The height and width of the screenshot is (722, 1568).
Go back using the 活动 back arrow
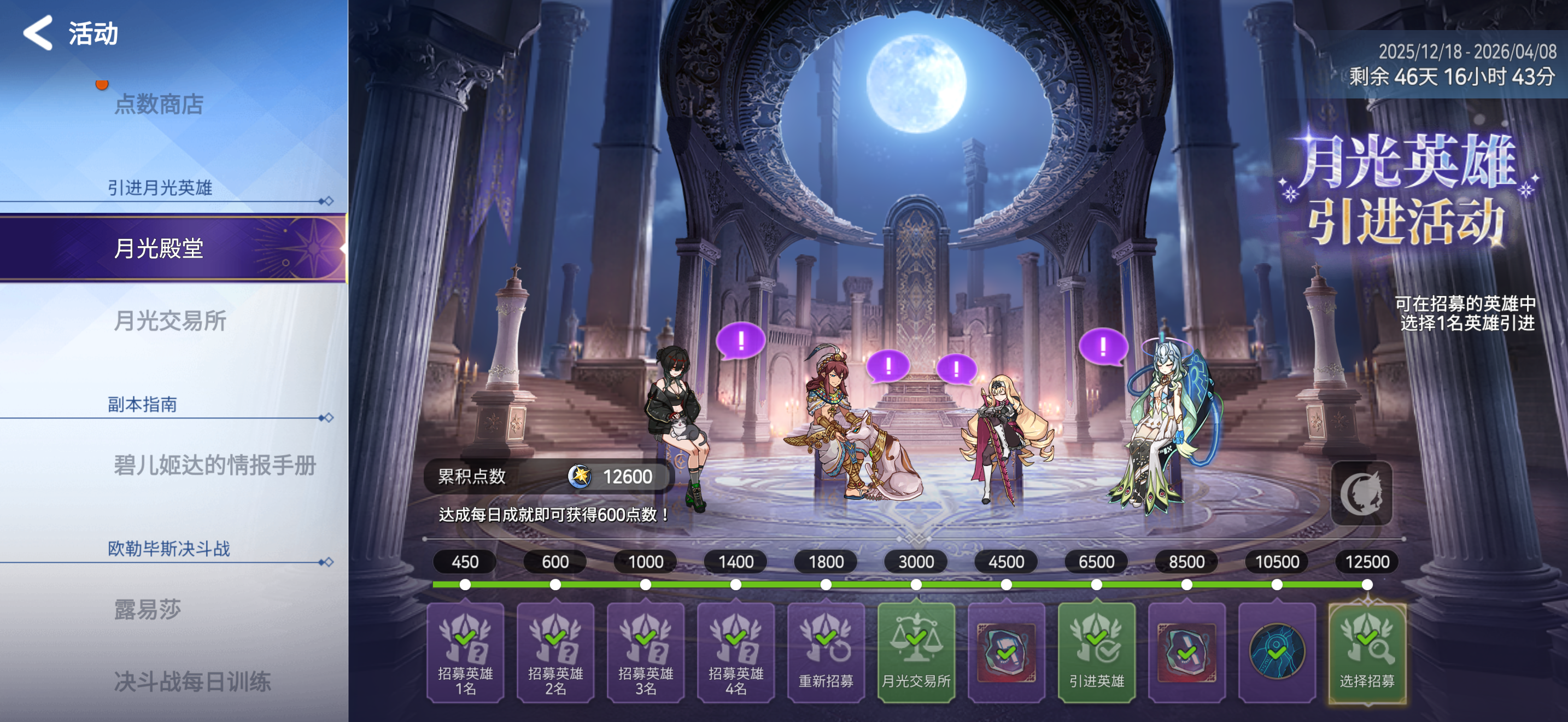click(x=39, y=33)
